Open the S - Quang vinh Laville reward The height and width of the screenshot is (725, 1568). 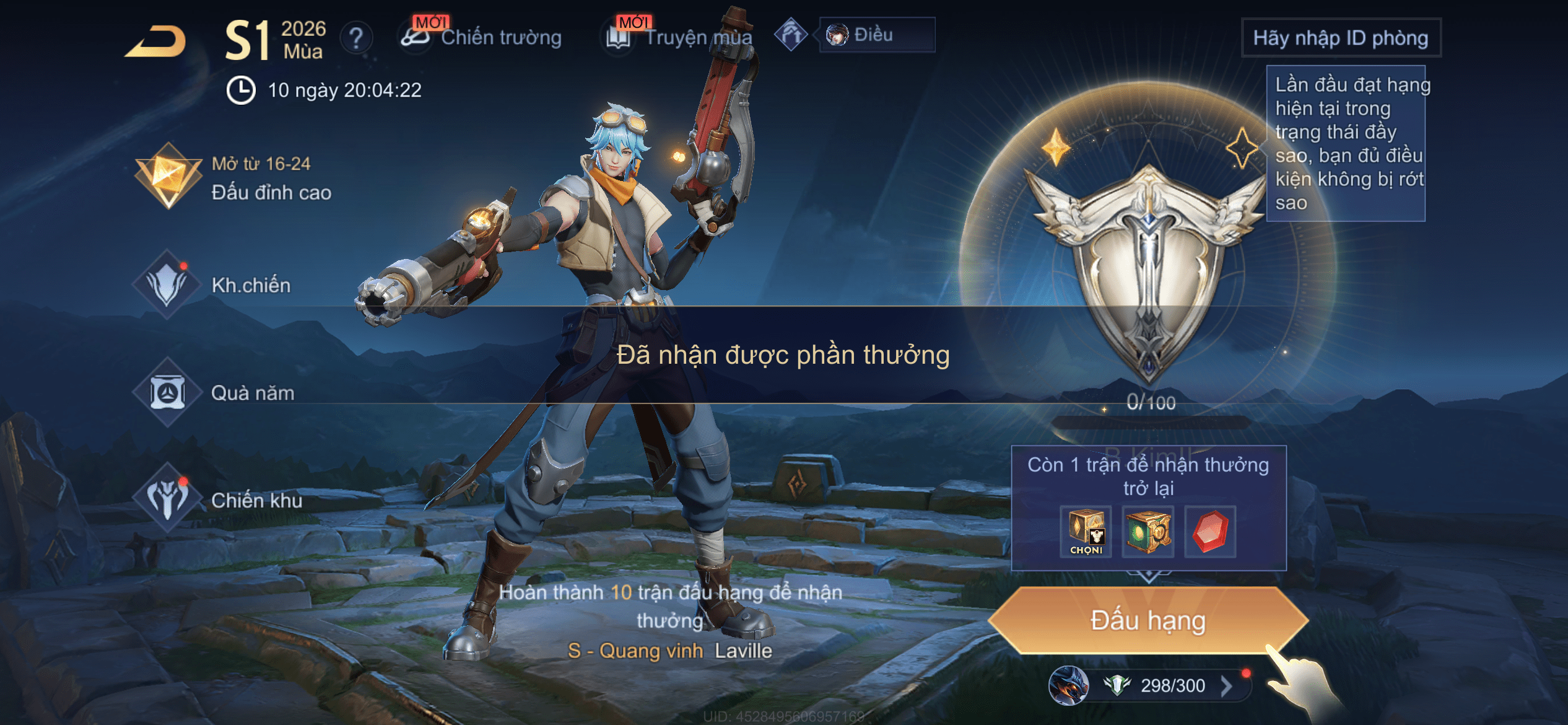pos(670,651)
